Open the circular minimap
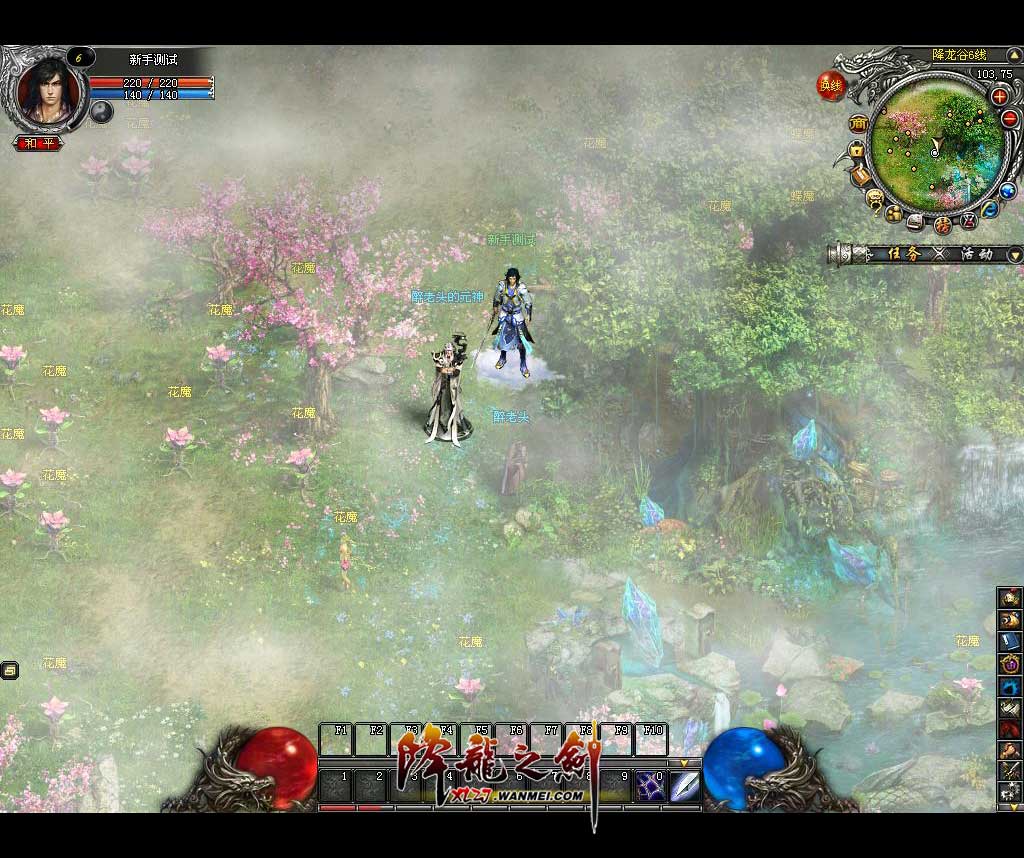The width and height of the screenshot is (1024, 858). [933, 146]
